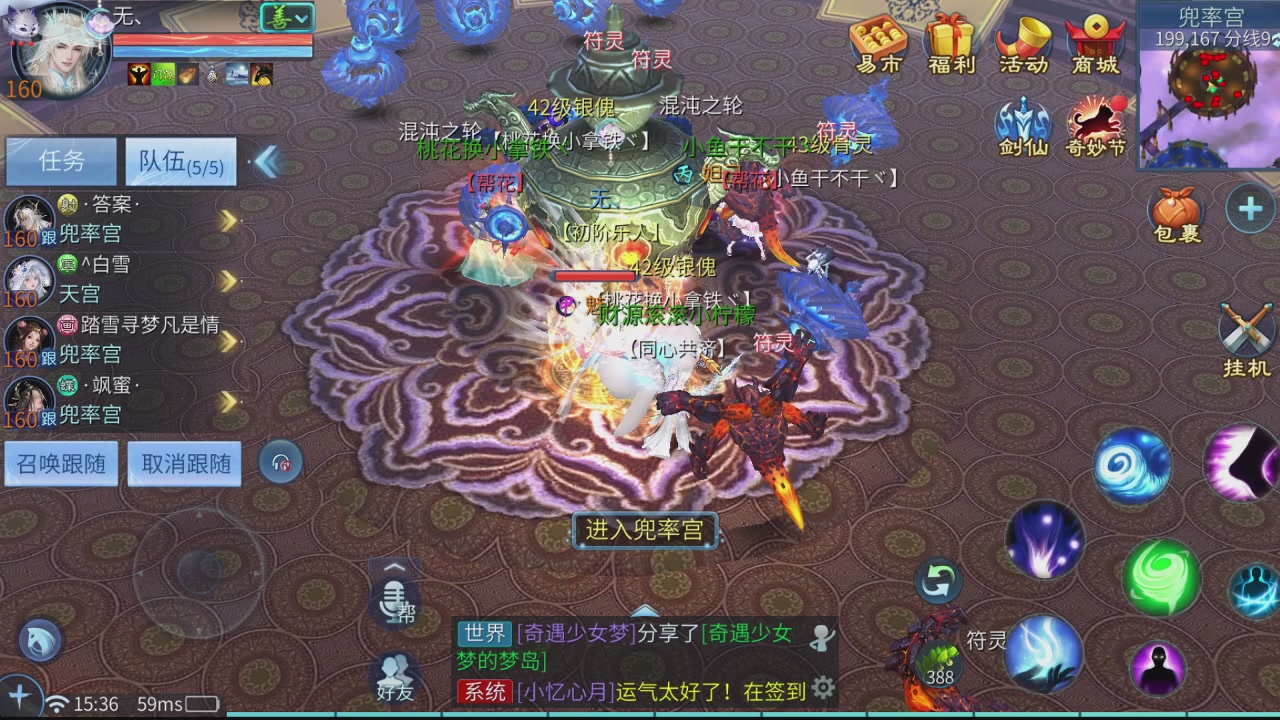
Task: Cast the green swirl skill
Action: pyautogui.click(x=1162, y=577)
